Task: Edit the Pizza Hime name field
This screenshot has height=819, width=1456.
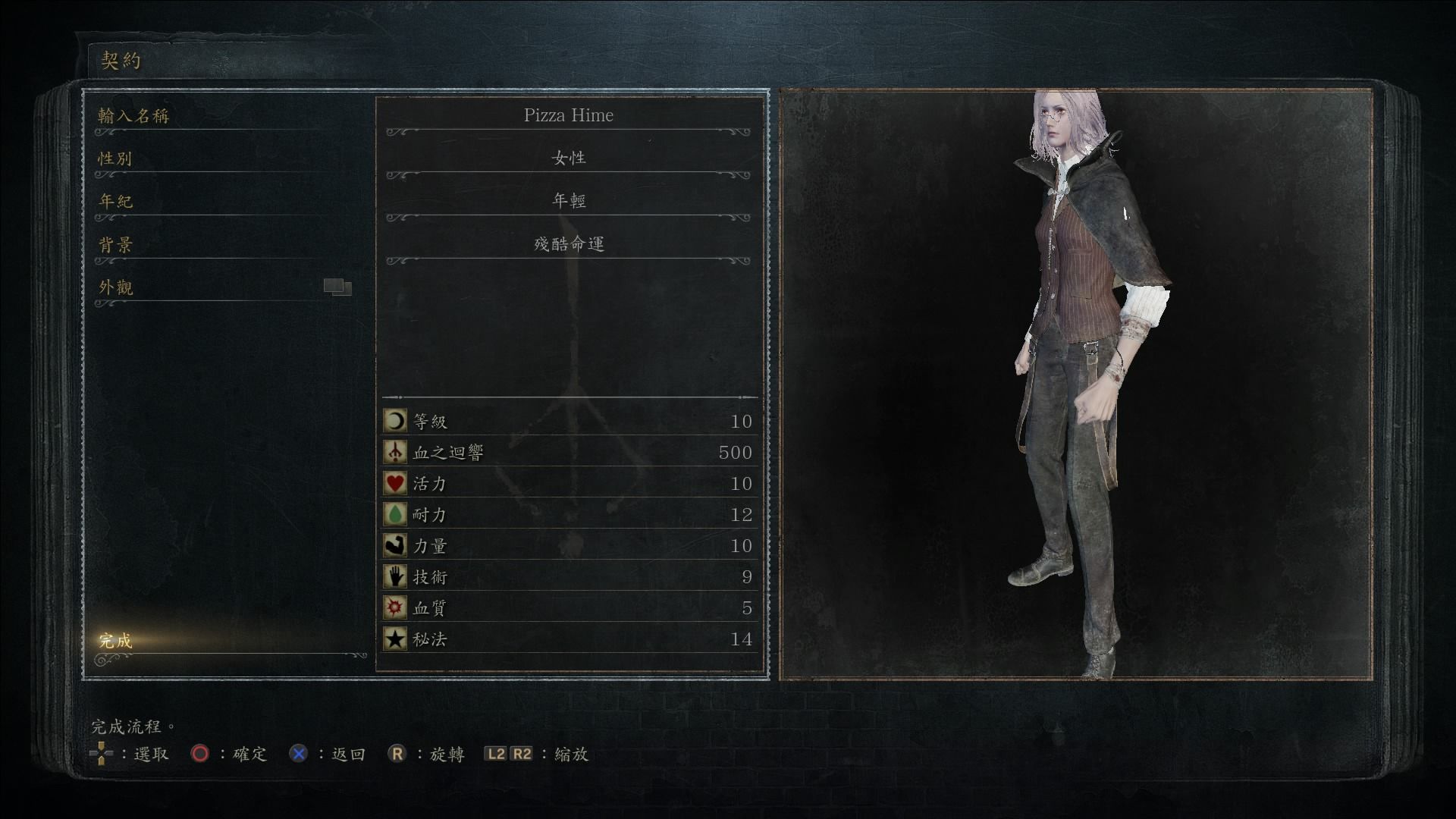Action: (x=568, y=115)
